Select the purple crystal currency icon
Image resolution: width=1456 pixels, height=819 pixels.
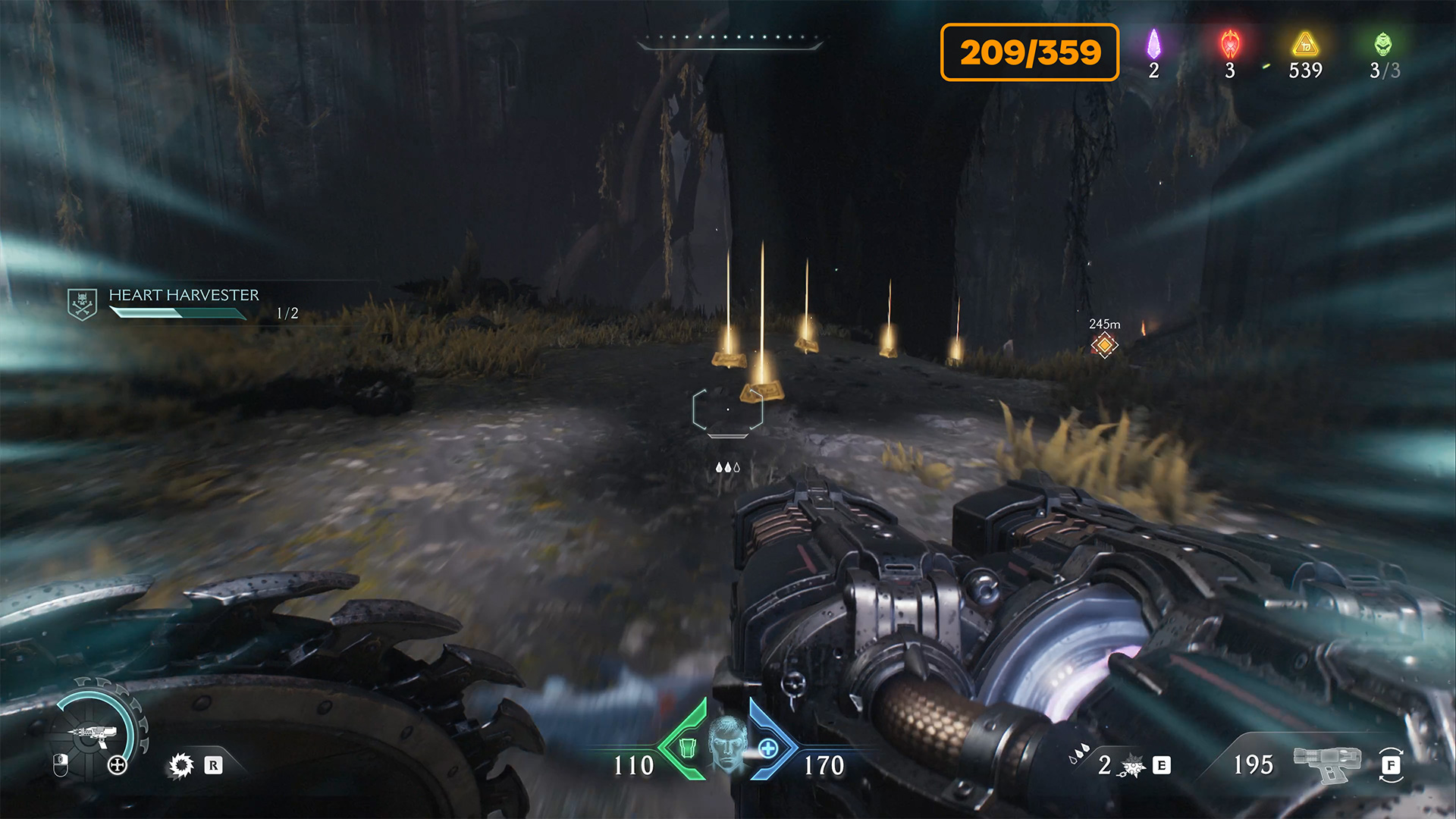tap(1153, 45)
